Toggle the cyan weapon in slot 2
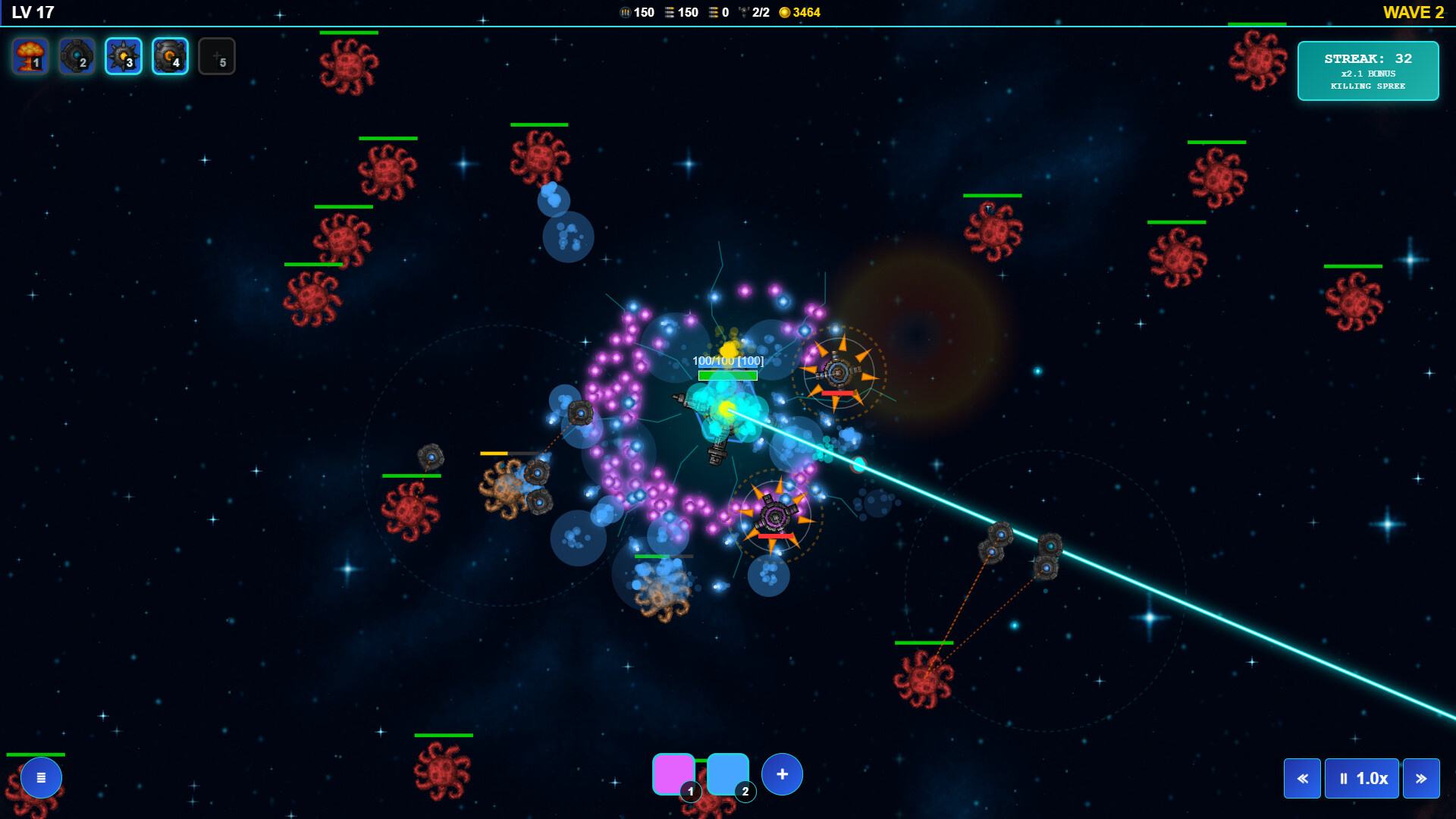Image resolution: width=1456 pixels, height=819 pixels. tap(728, 773)
